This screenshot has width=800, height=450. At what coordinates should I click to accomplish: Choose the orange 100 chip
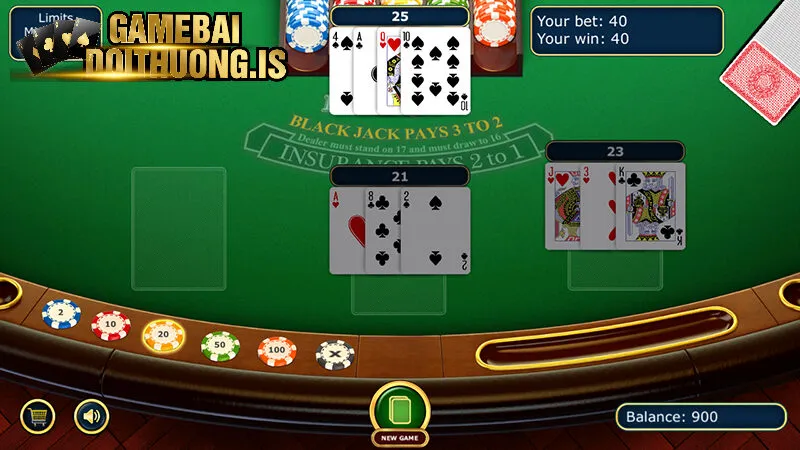tap(277, 351)
